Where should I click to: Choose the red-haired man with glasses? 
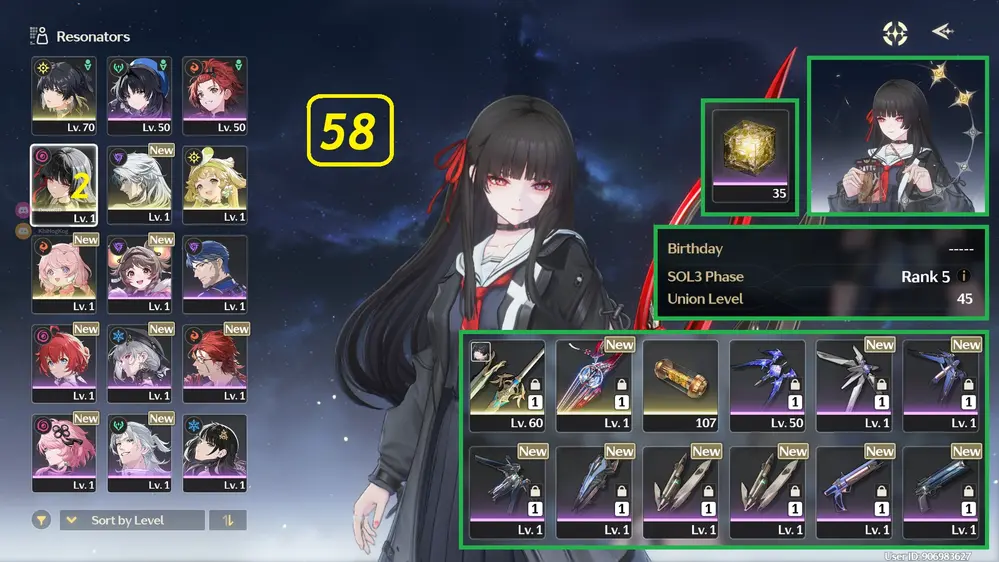[x=215, y=362]
